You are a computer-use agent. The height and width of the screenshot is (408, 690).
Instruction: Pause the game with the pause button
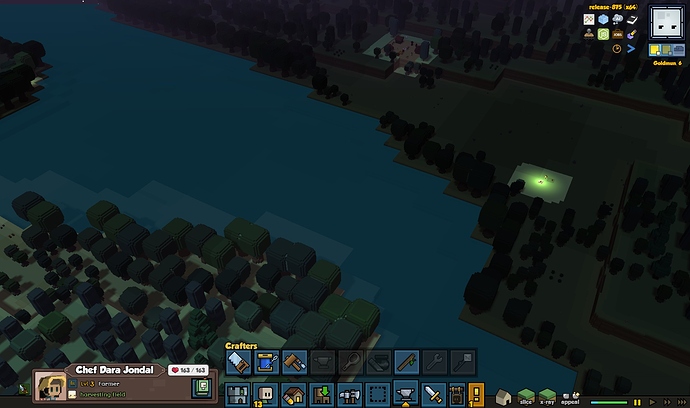(x=637, y=401)
